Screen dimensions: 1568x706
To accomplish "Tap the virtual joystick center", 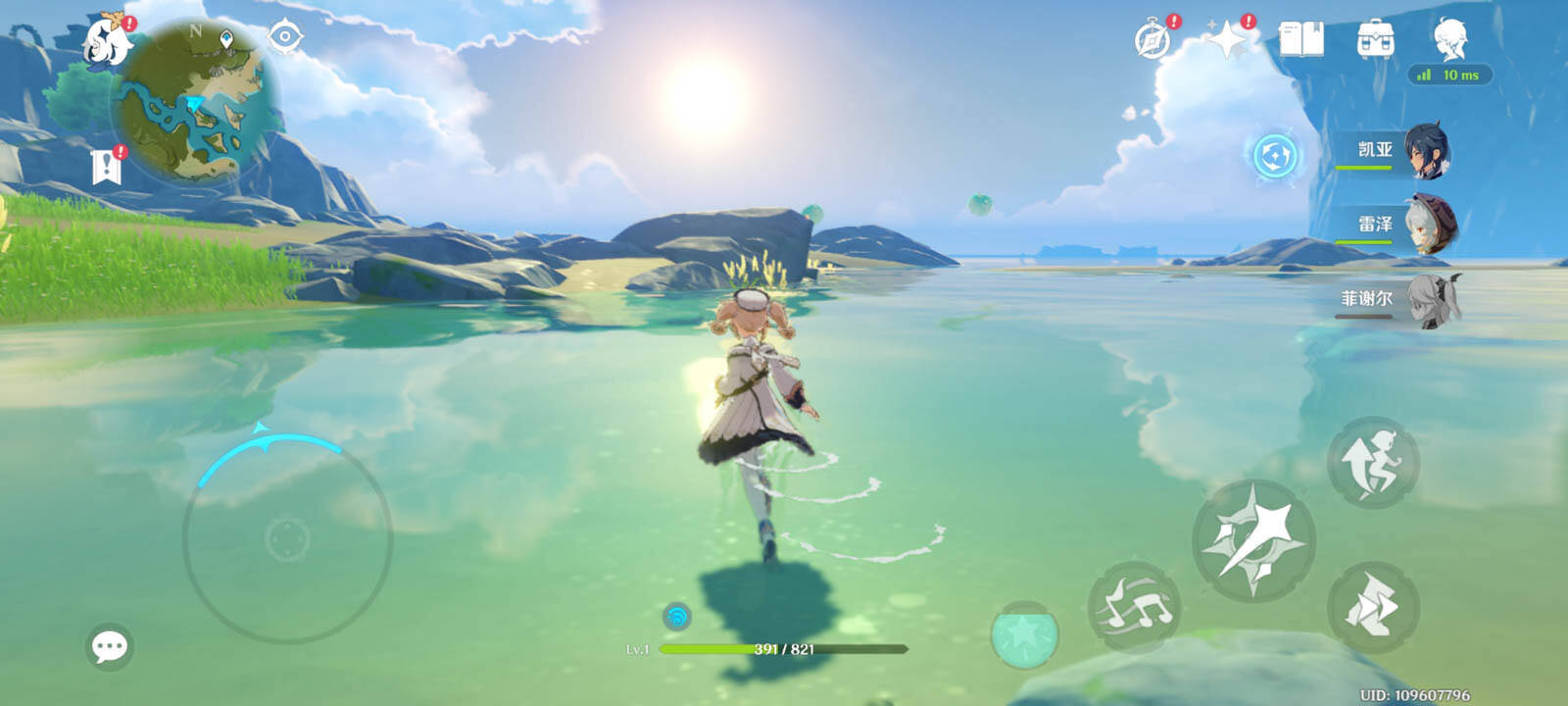I will tap(287, 538).
